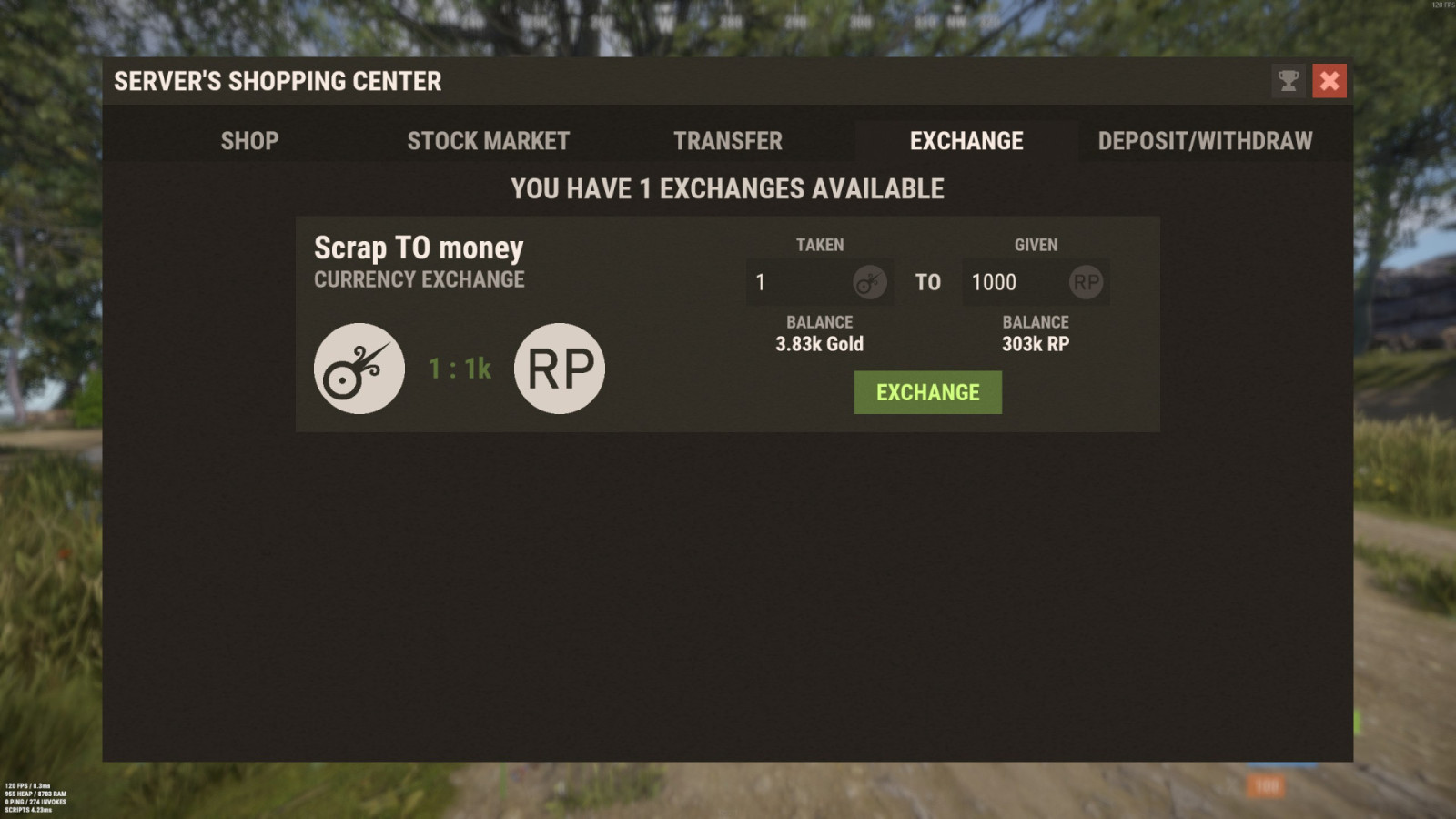Select the large RP currency icon
This screenshot has height=819, width=1456.
(x=559, y=368)
